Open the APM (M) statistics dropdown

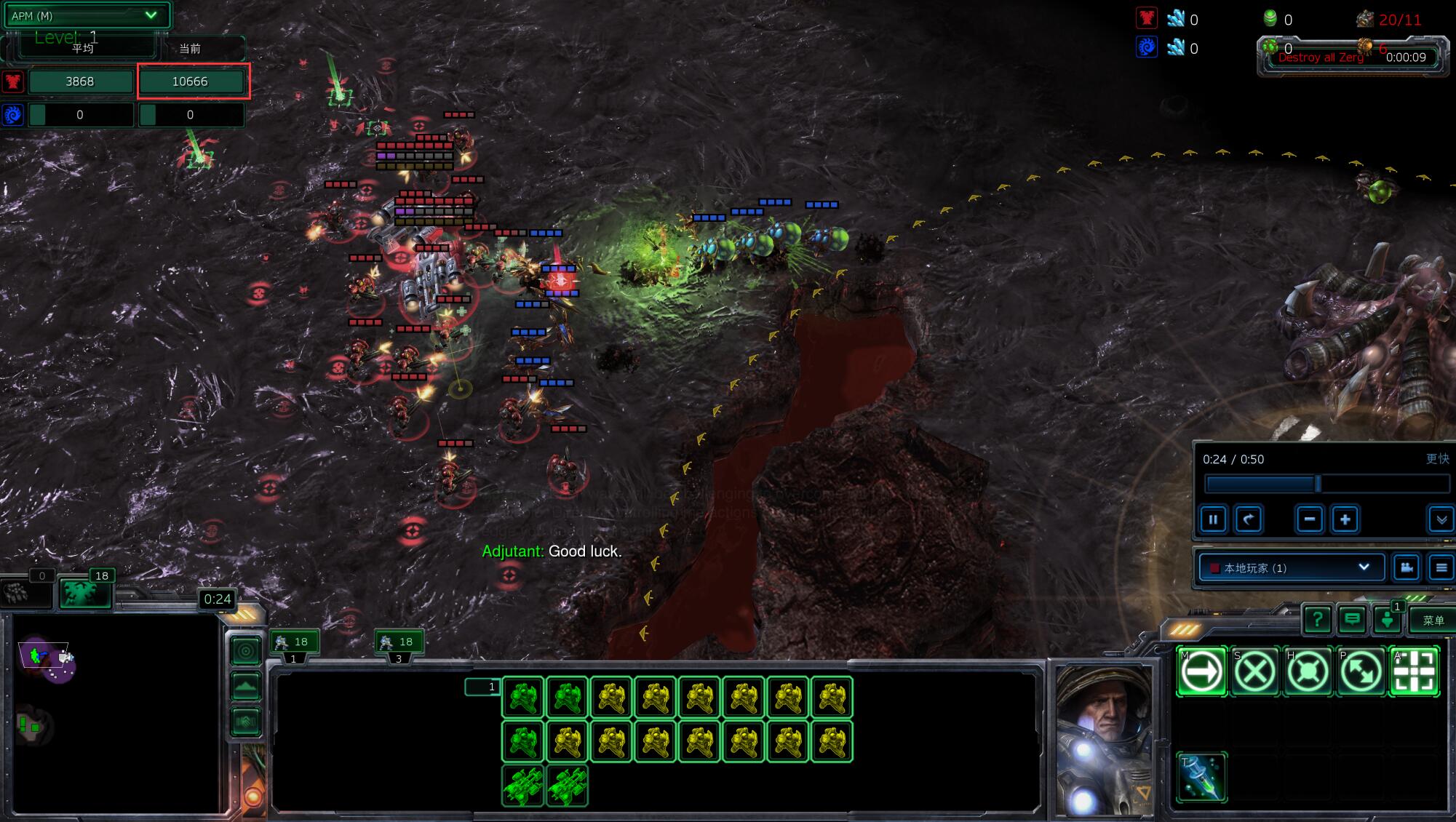click(x=86, y=15)
